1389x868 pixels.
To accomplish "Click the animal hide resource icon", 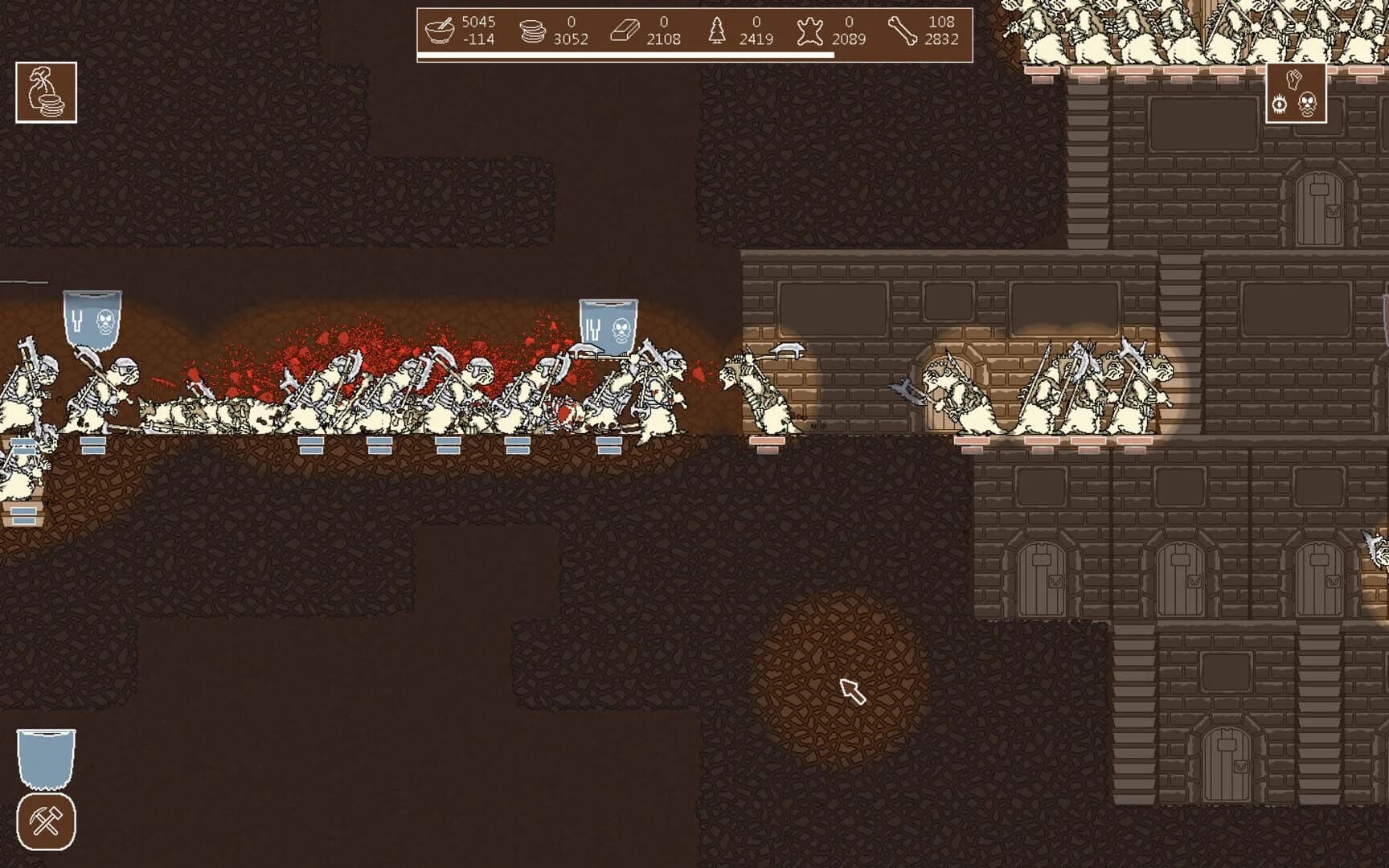I will pyautogui.click(x=812, y=32).
